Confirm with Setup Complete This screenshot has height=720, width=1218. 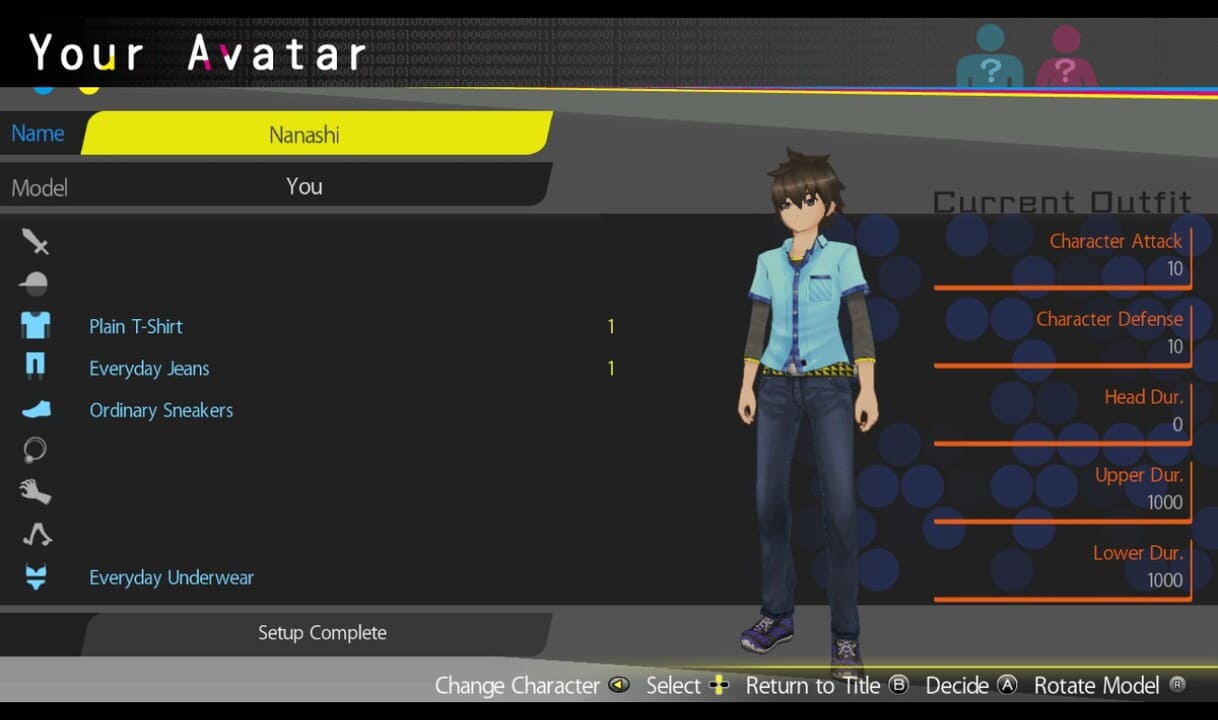tap(321, 633)
